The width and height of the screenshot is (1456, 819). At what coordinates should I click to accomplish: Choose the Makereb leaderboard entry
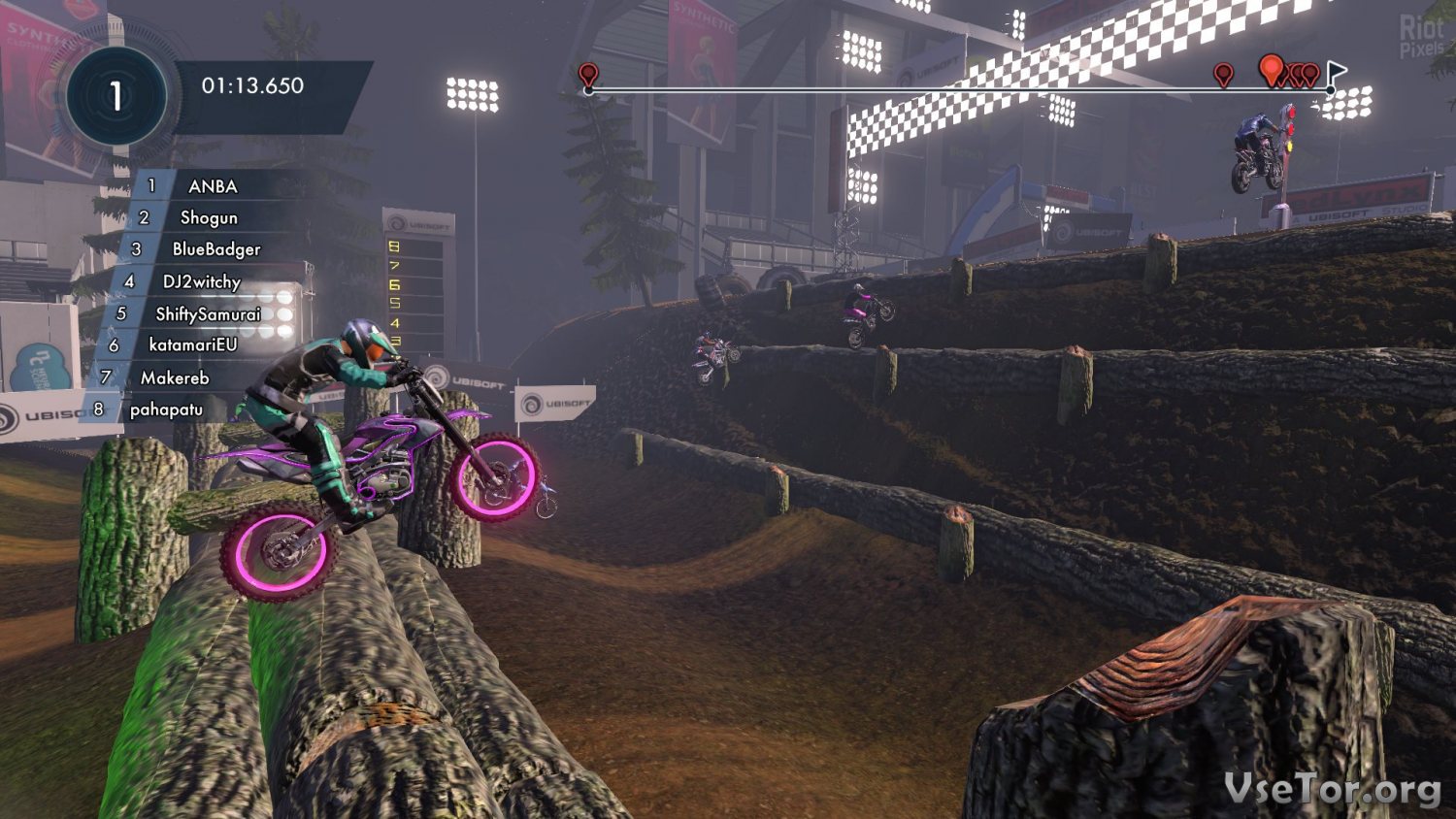[x=175, y=377]
